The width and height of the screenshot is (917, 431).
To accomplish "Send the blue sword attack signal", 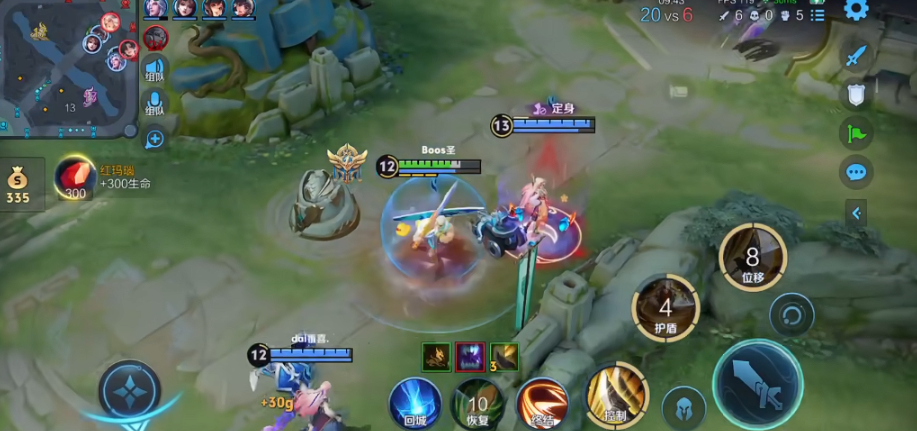I will (x=855, y=56).
